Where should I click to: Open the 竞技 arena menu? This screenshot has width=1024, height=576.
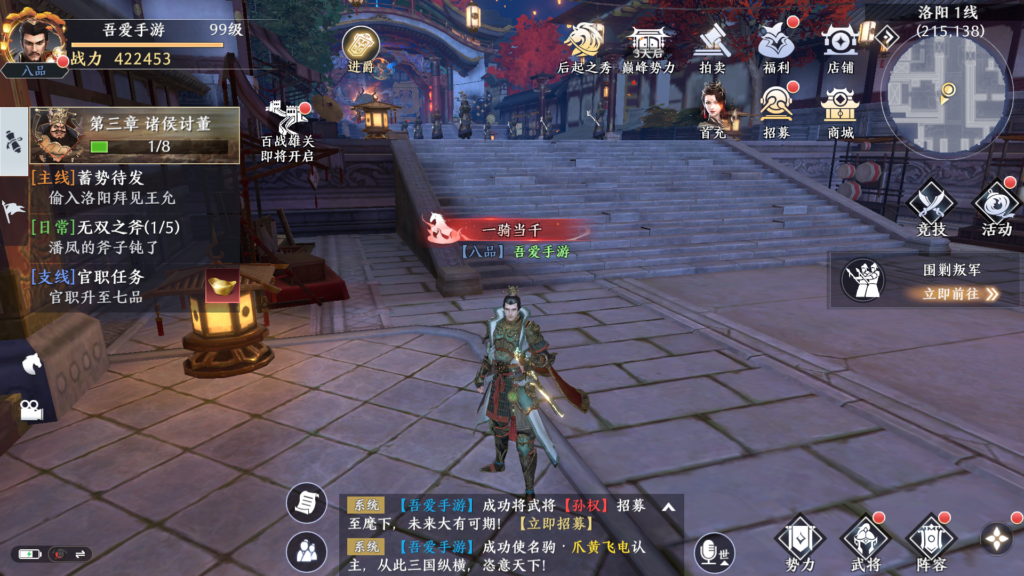tap(932, 208)
